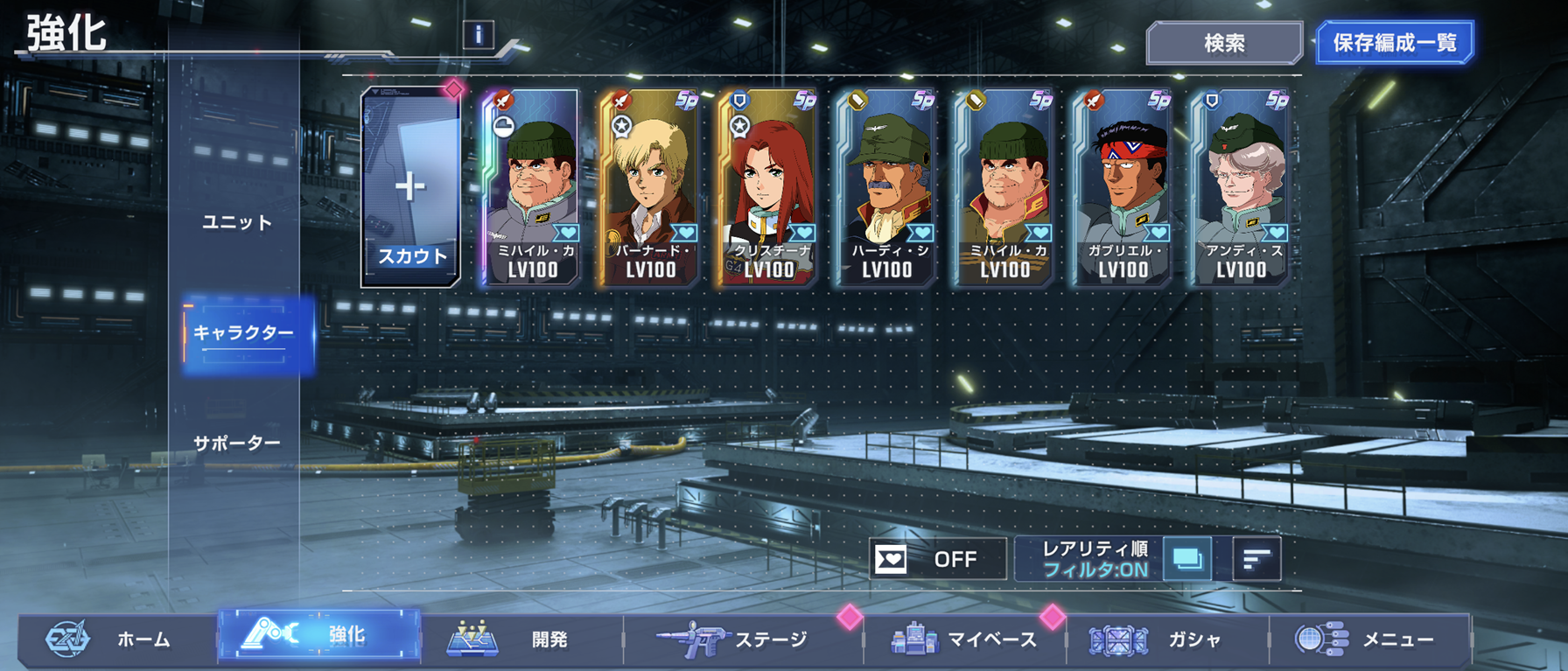Switch to the サポーター tab
Viewport: 1568px width, 671px height.
tap(237, 444)
